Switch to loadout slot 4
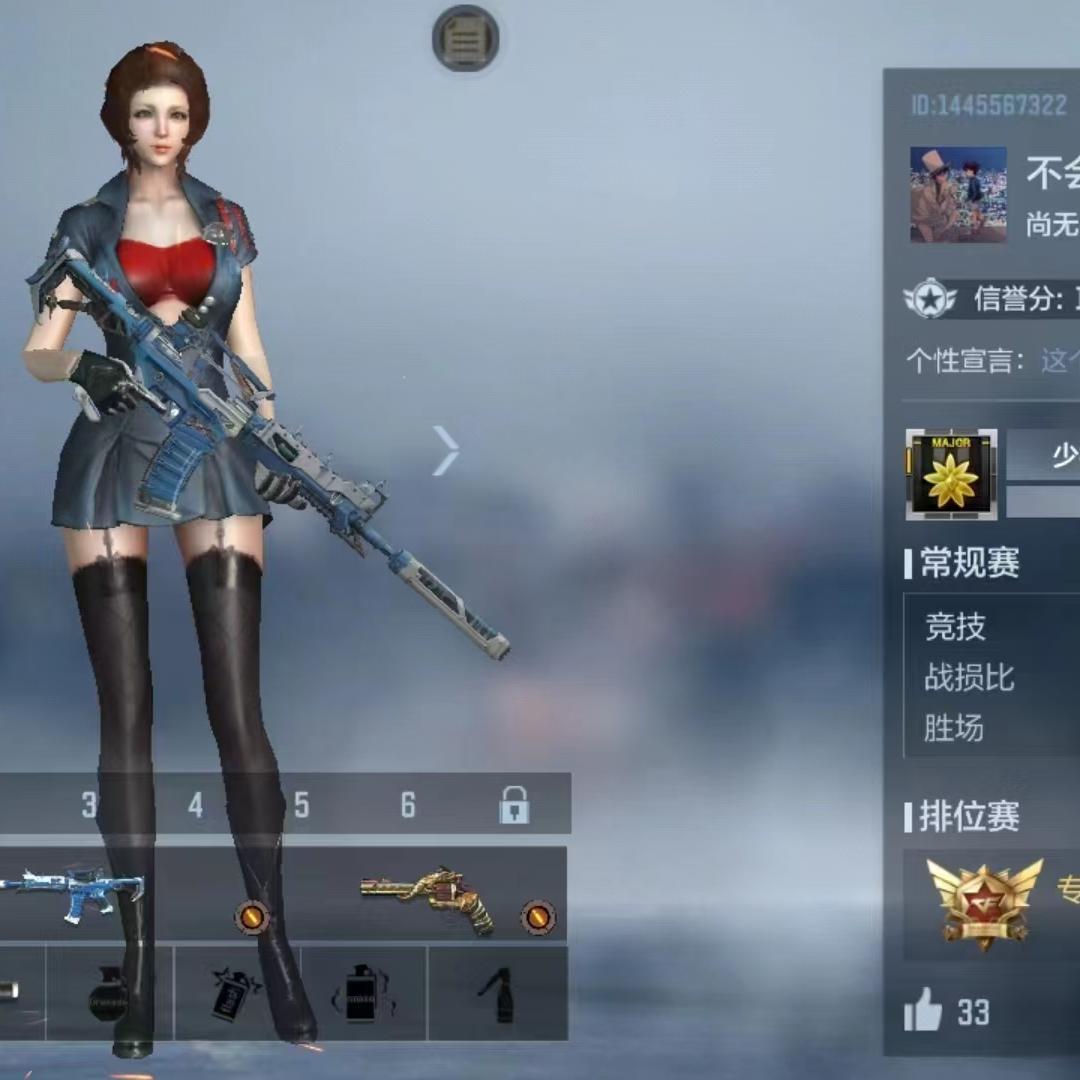Screen dimensions: 1080x1080 click(x=196, y=805)
